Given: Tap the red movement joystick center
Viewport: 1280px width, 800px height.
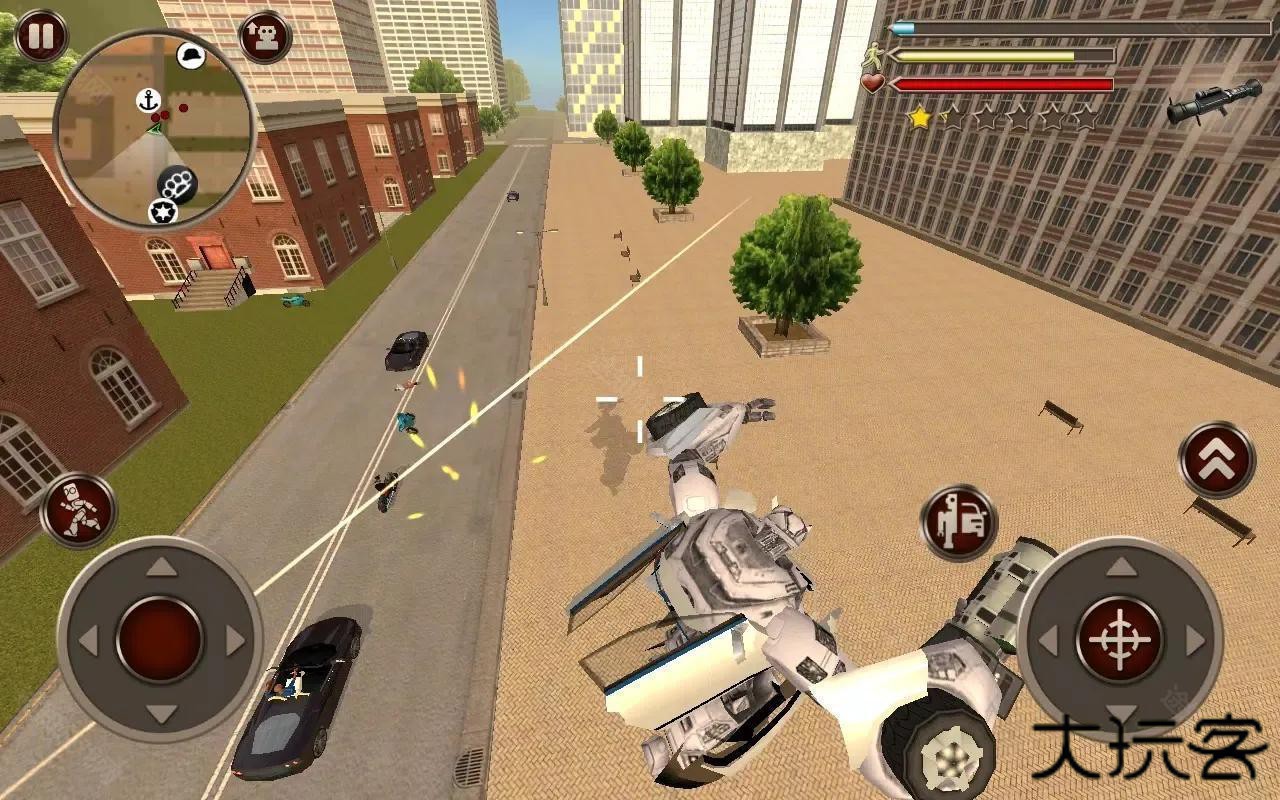Looking at the screenshot, I should pyautogui.click(x=160, y=639).
